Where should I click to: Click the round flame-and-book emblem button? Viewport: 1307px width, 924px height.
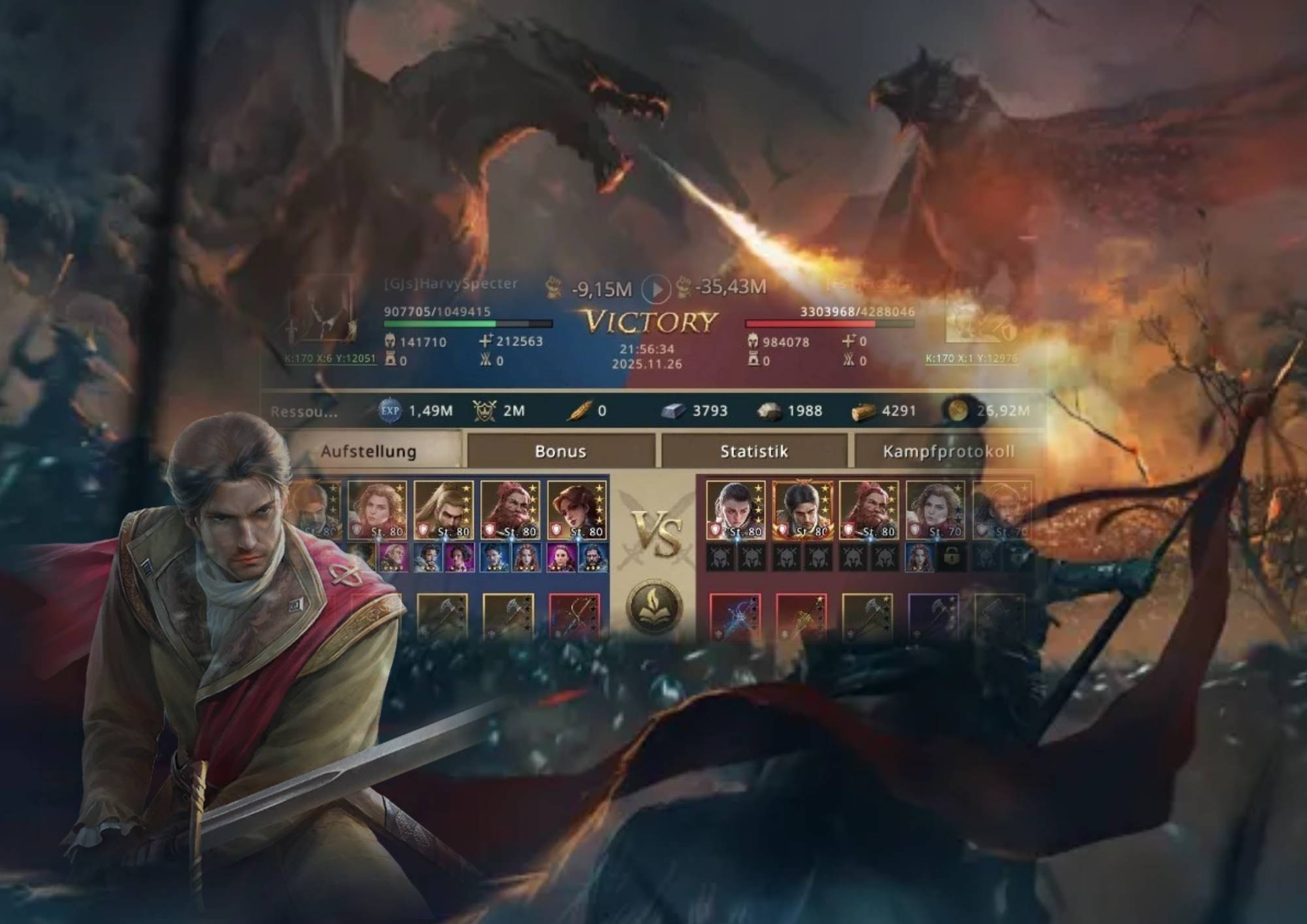point(654,606)
